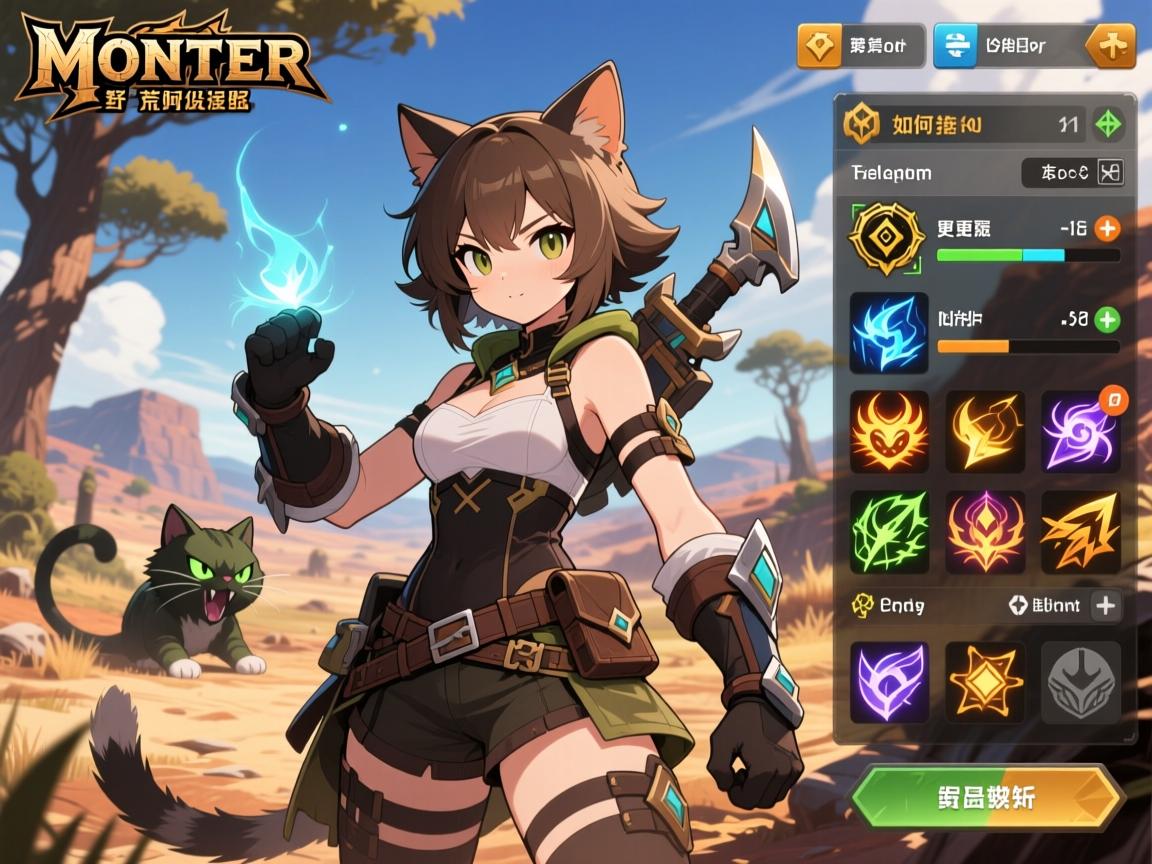Add points with the orange plus button
The height and width of the screenshot is (864, 1152).
[1107, 228]
